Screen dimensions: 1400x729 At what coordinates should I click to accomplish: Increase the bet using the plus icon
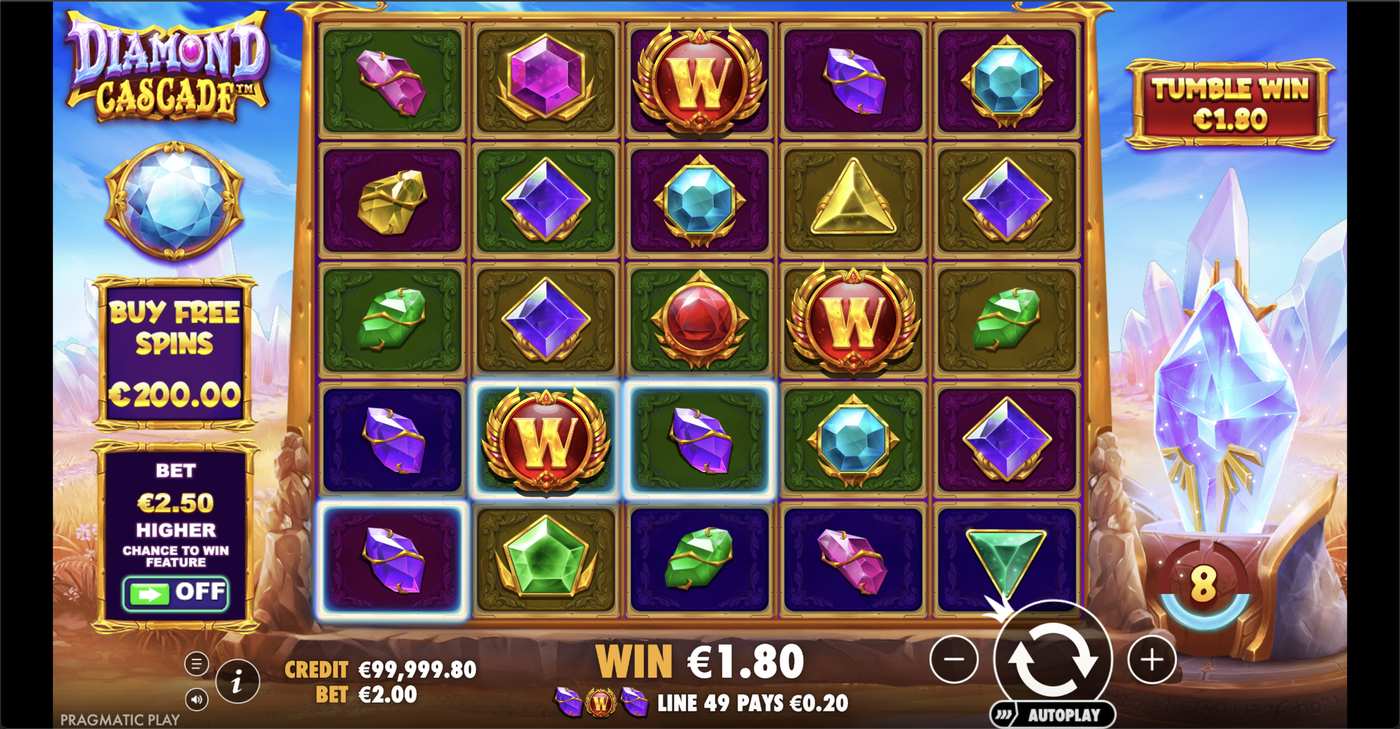[1152, 660]
